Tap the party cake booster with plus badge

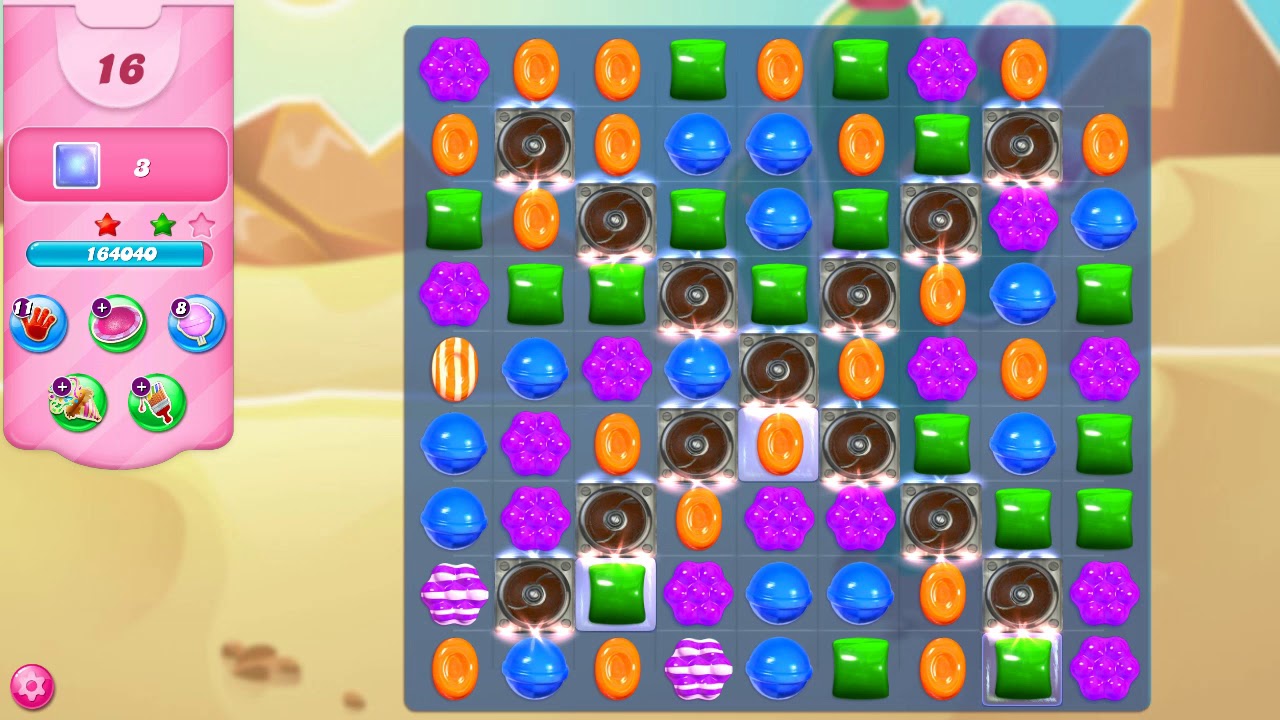click(78, 400)
